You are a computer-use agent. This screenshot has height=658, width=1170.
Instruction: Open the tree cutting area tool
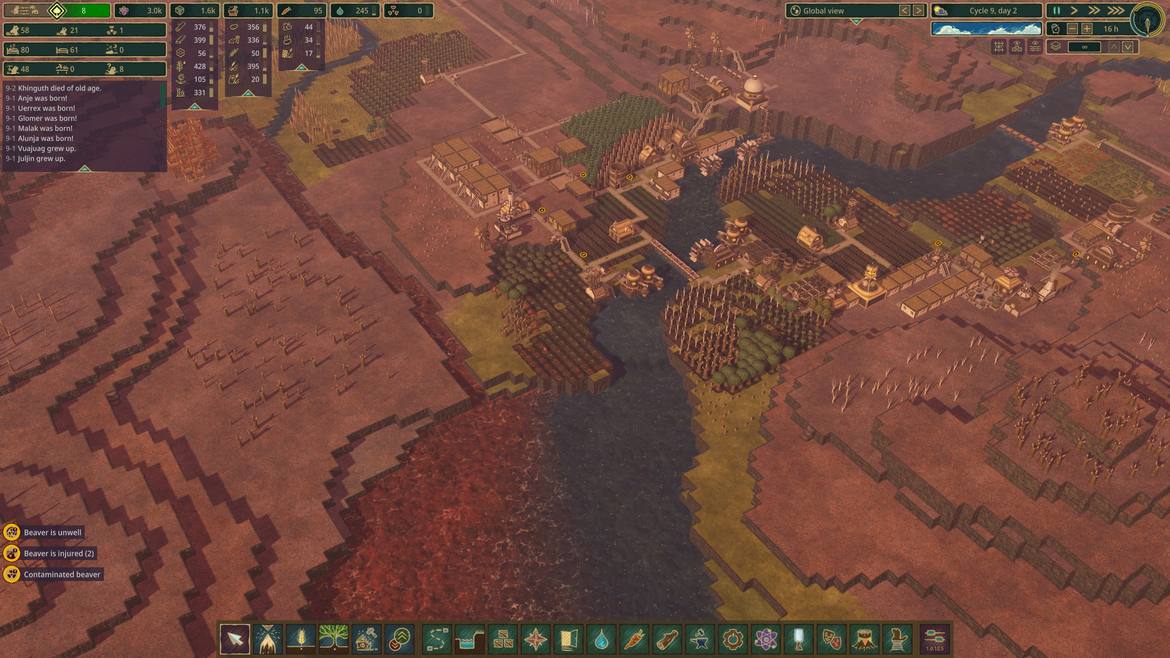(268, 638)
